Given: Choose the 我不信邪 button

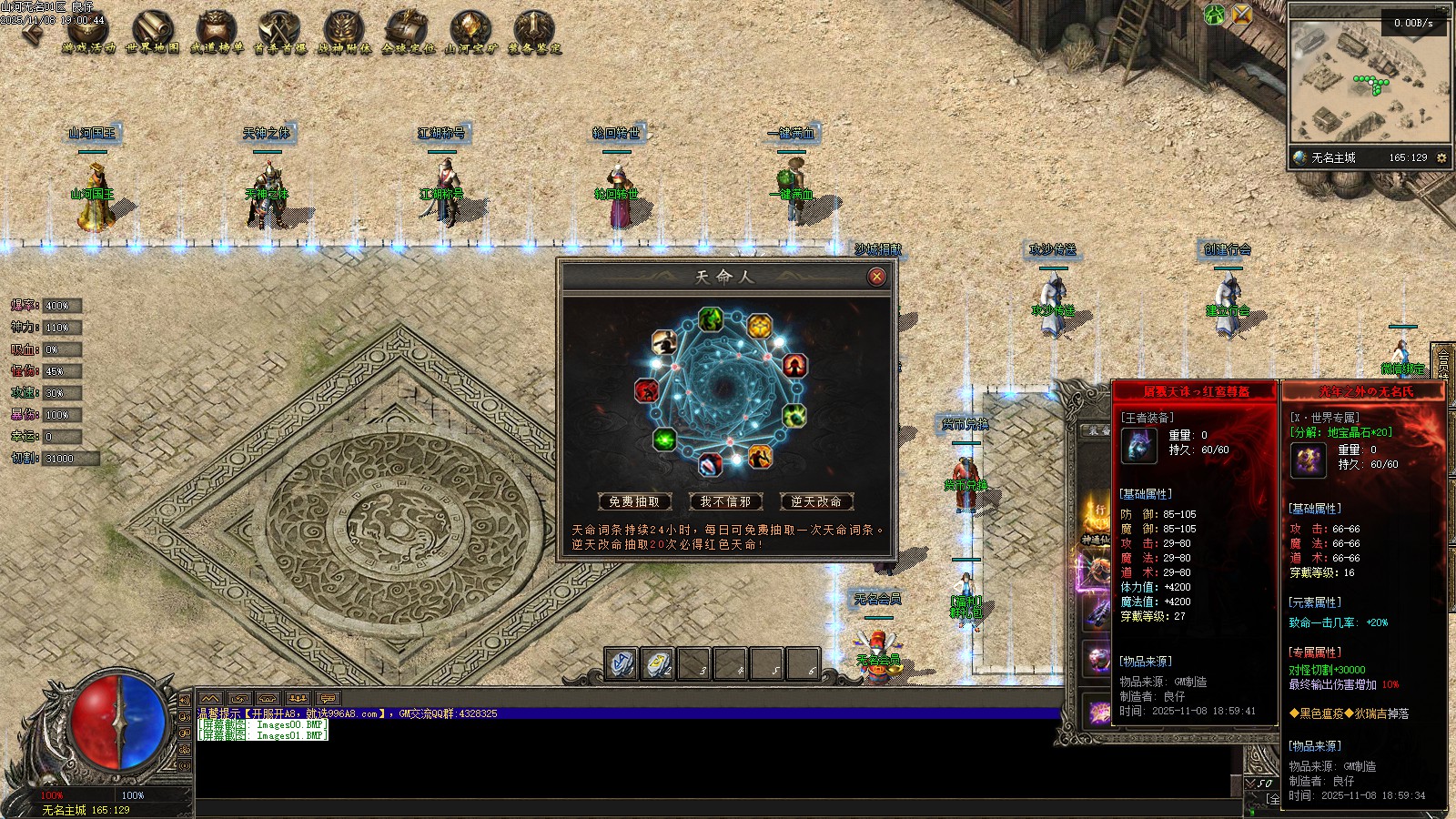Looking at the screenshot, I should (725, 501).
